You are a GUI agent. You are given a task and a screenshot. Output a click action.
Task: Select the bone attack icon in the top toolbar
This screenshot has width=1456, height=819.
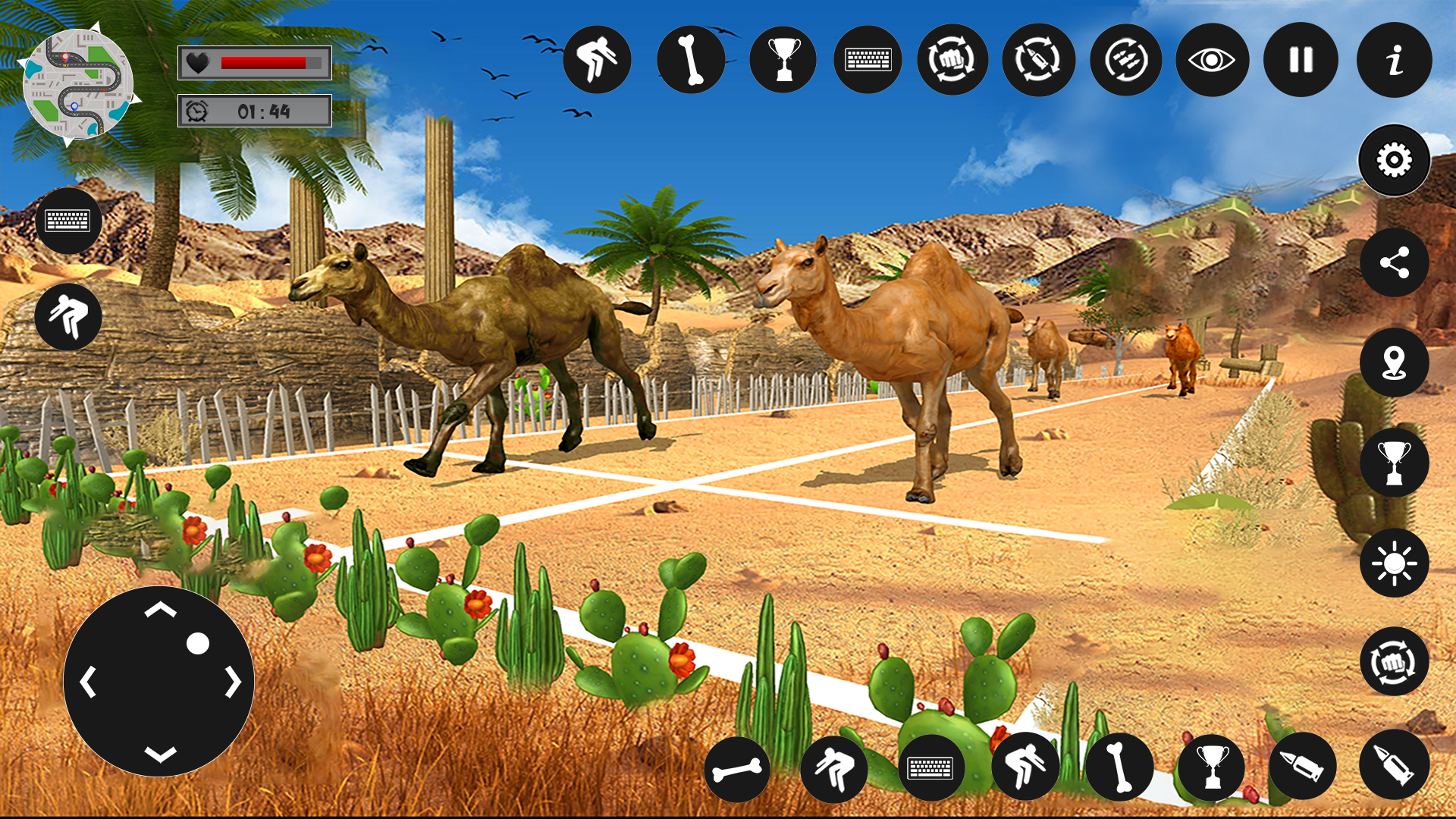692,61
